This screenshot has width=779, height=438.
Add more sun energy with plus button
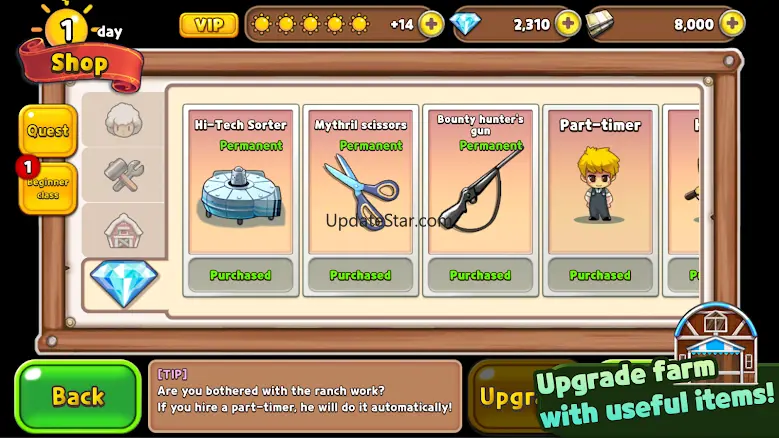click(x=431, y=24)
